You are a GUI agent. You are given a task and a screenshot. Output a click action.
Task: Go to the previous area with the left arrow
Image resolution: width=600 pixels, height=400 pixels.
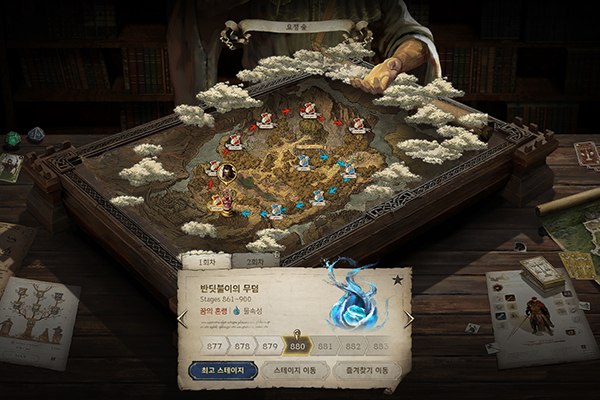click(182, 319)
